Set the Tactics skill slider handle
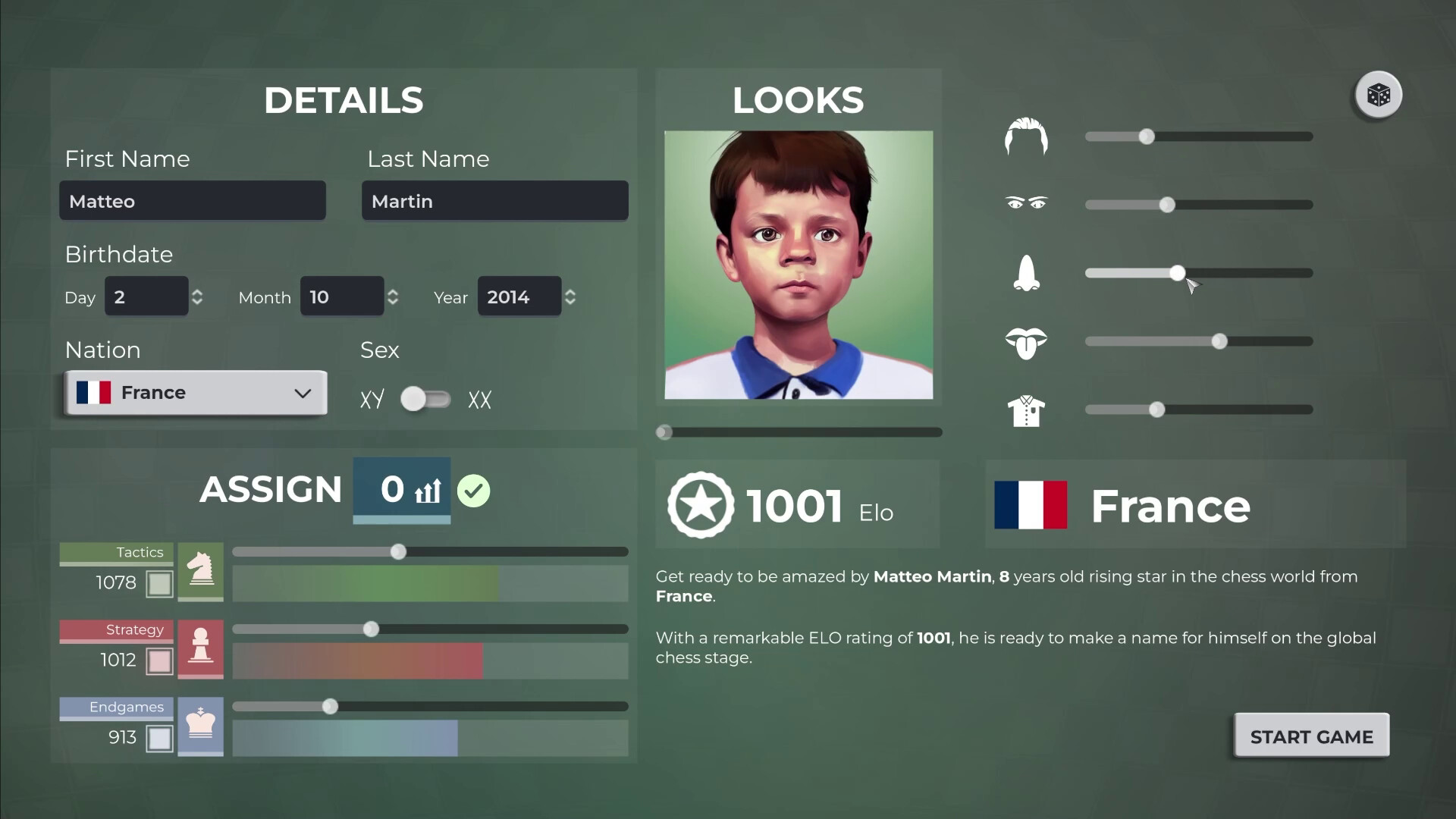Viewport: 1456px width, 819px height. coord(398,552)
